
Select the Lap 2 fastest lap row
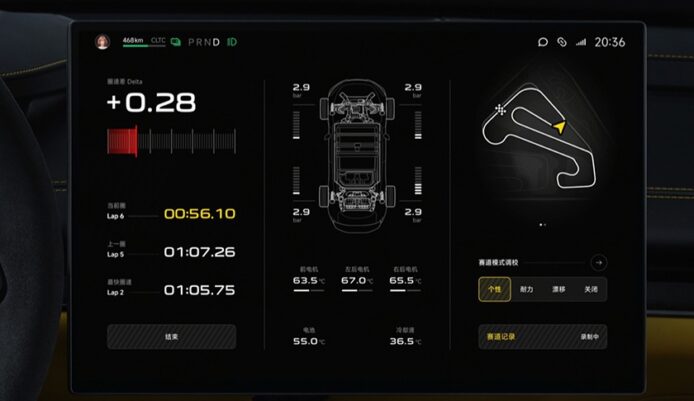(171, 290)
